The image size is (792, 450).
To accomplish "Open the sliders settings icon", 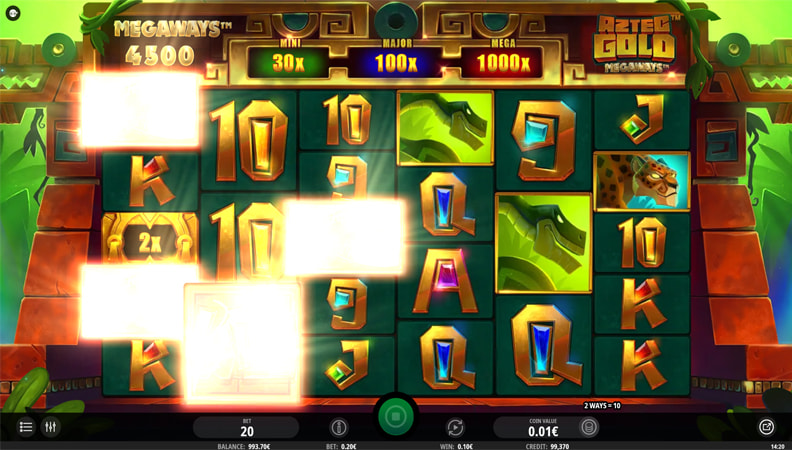I will (50, 427).
